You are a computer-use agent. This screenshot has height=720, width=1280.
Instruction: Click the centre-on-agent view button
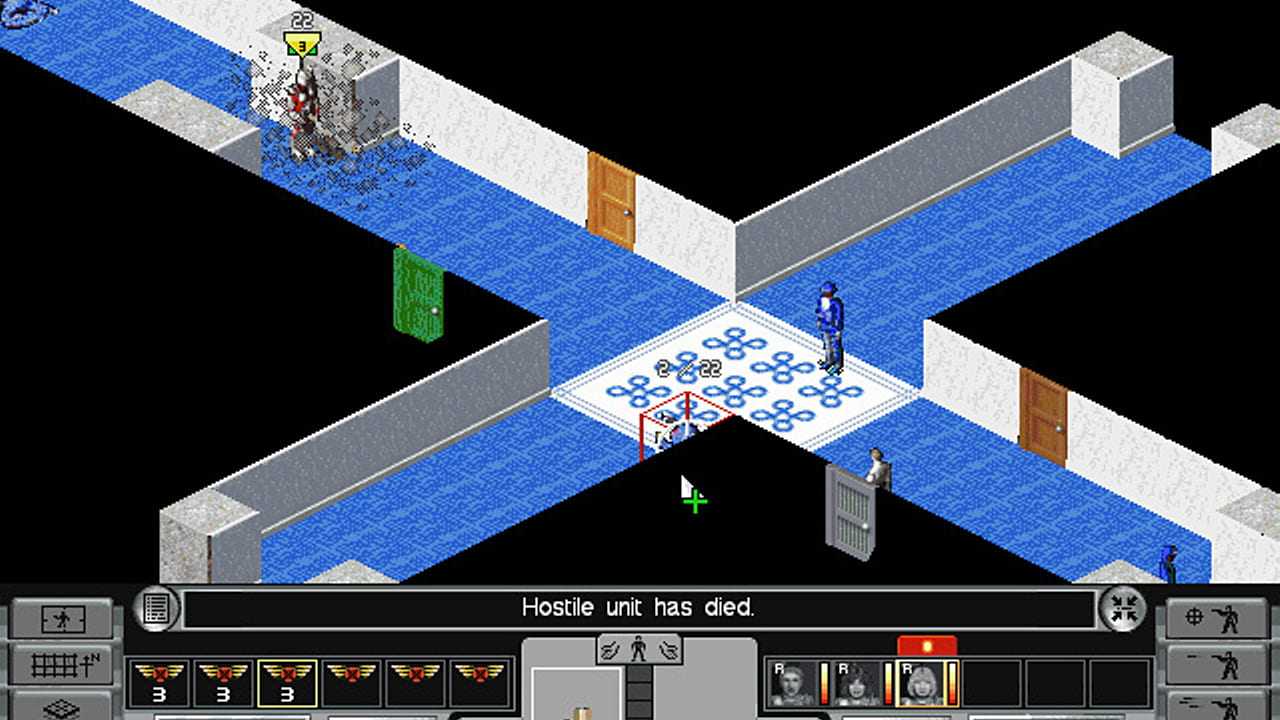[62, 620]
